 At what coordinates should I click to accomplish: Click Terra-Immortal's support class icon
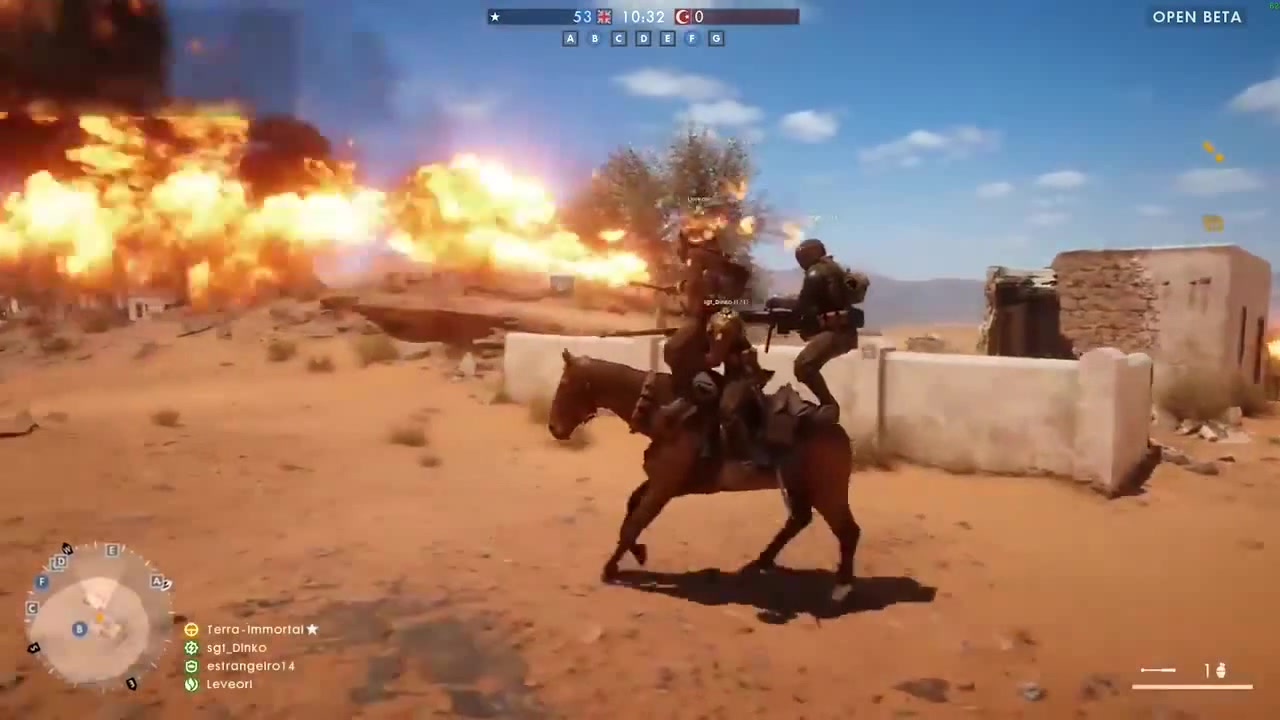tap(191, 629)
